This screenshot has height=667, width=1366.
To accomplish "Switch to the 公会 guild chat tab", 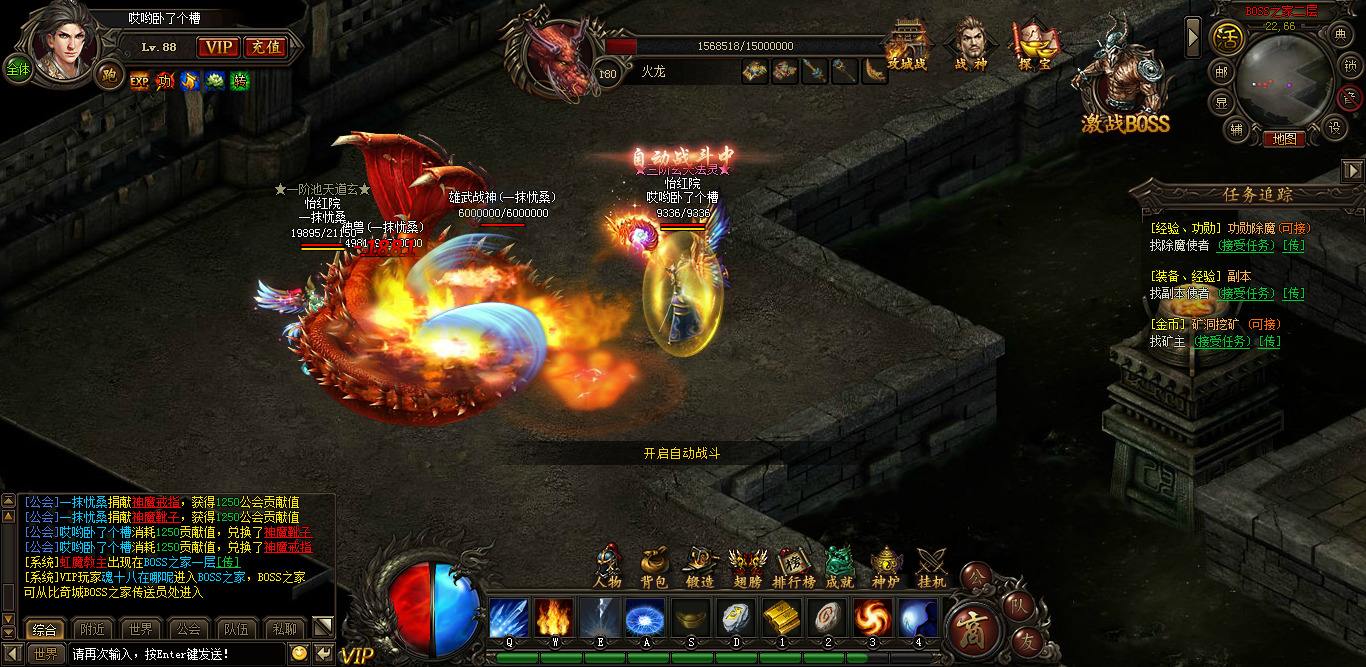I will pos(188,629).
